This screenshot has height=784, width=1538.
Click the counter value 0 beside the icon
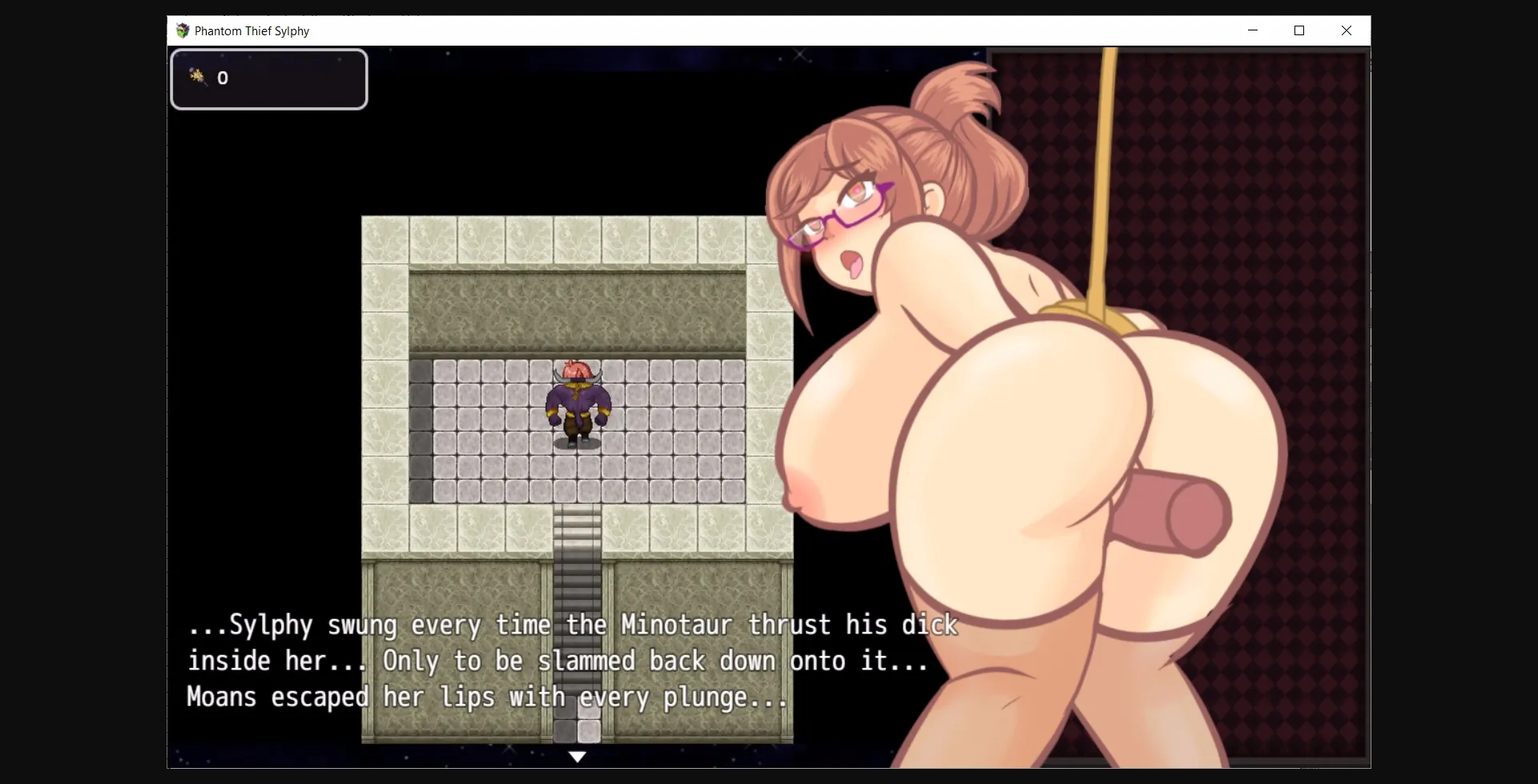point(223,77)
